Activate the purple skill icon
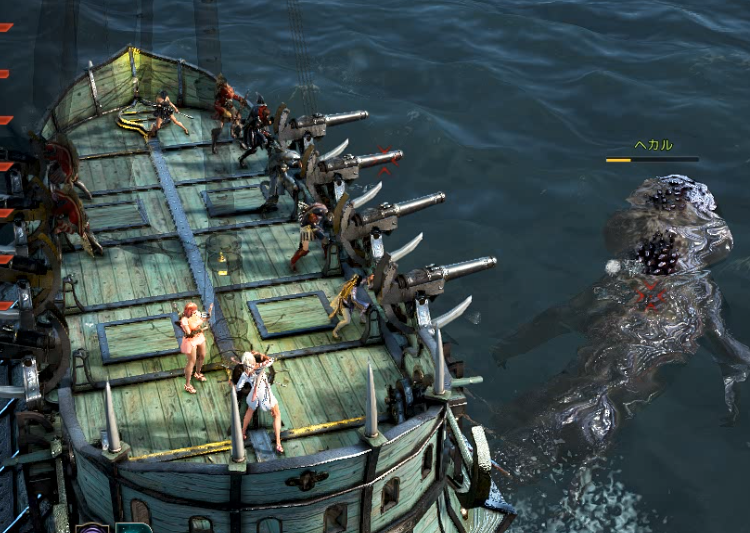 pos(92,528)
